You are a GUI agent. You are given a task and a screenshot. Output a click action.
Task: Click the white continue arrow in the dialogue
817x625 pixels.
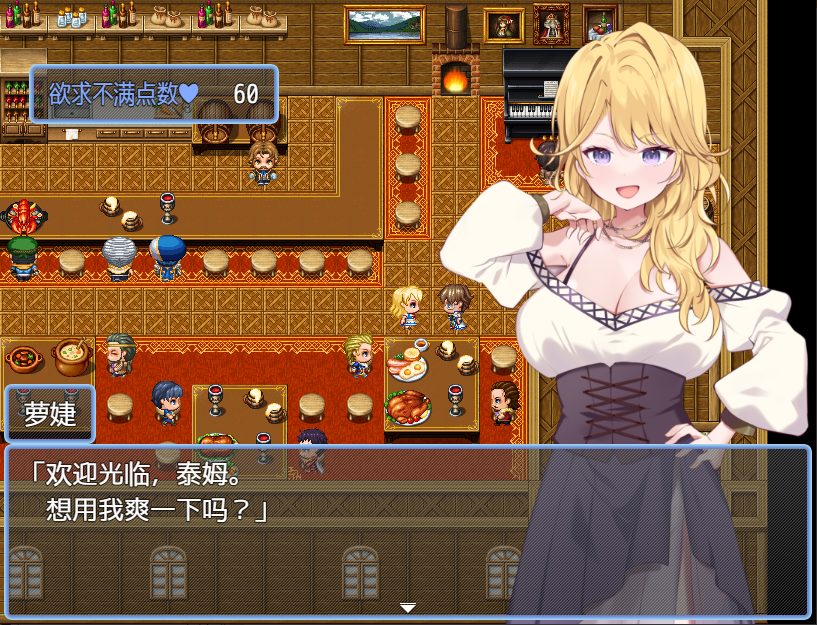tap(407, 607)
